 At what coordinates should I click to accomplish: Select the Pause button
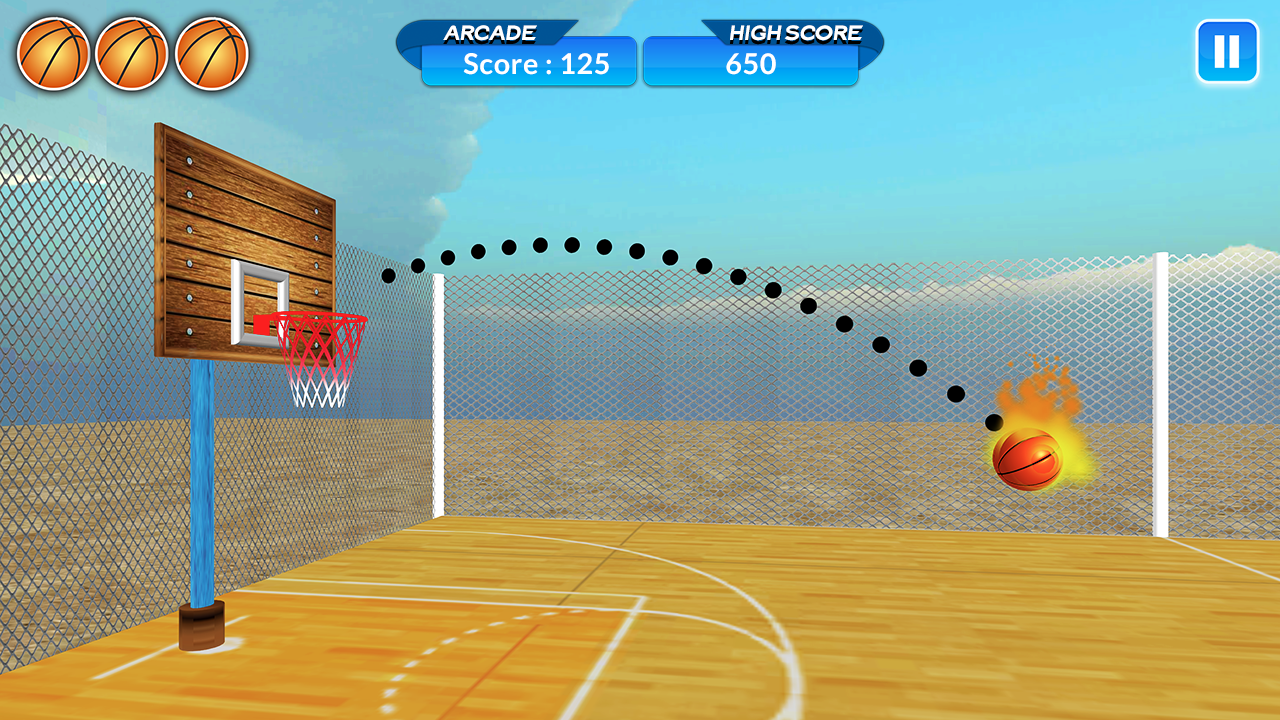[1227, 51]
